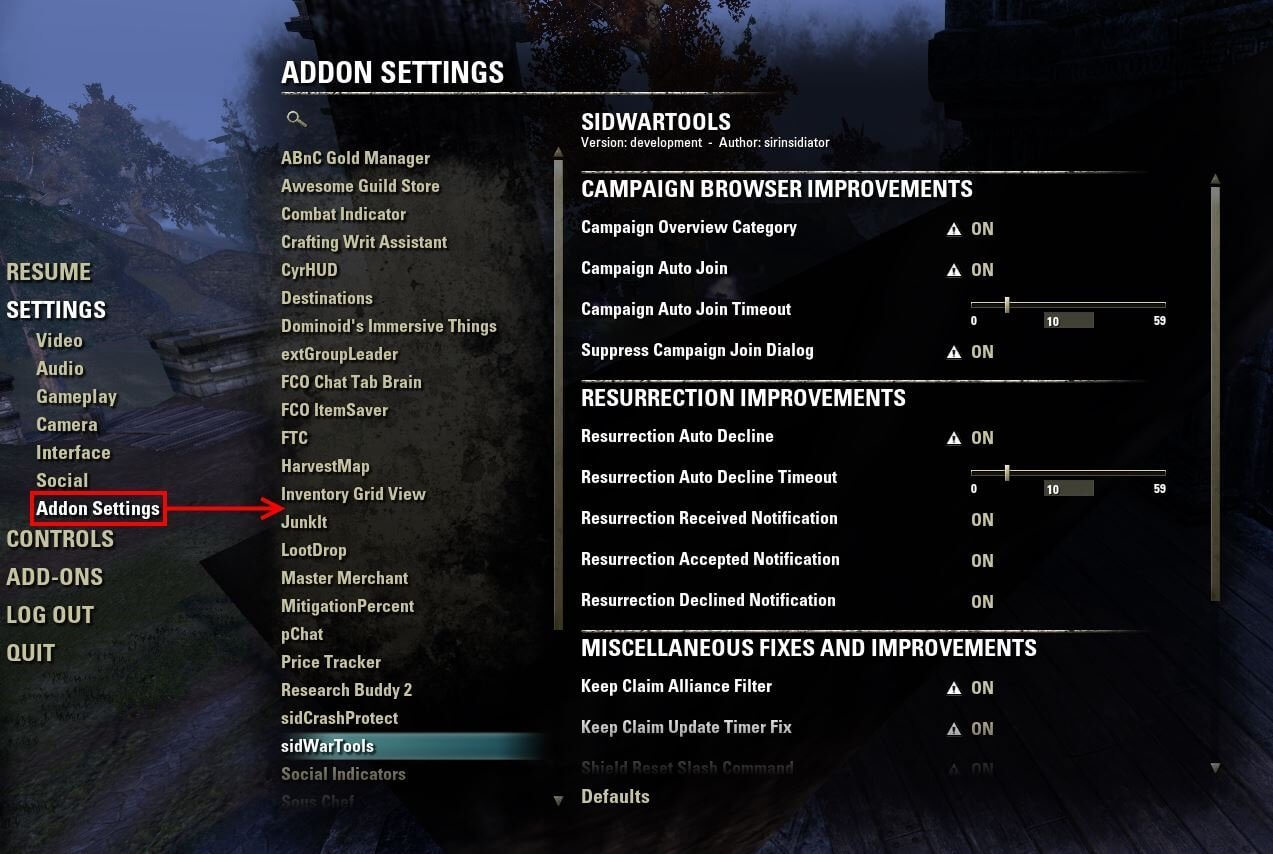Open the Controls menu
This screenshot has width=1273, height=854.
coord(60,539)
